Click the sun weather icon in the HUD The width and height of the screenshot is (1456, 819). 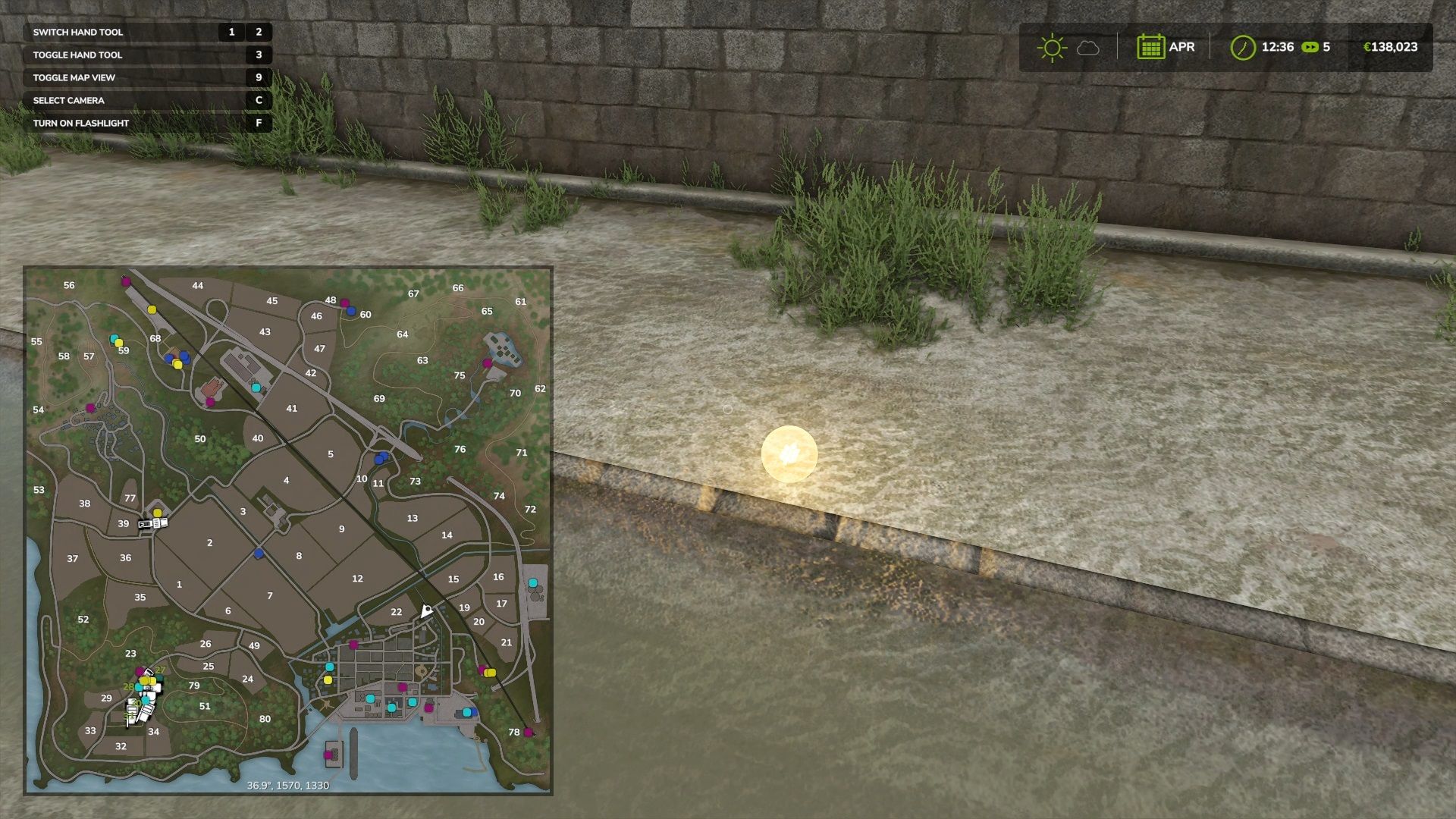click(x=1052, y=47)
